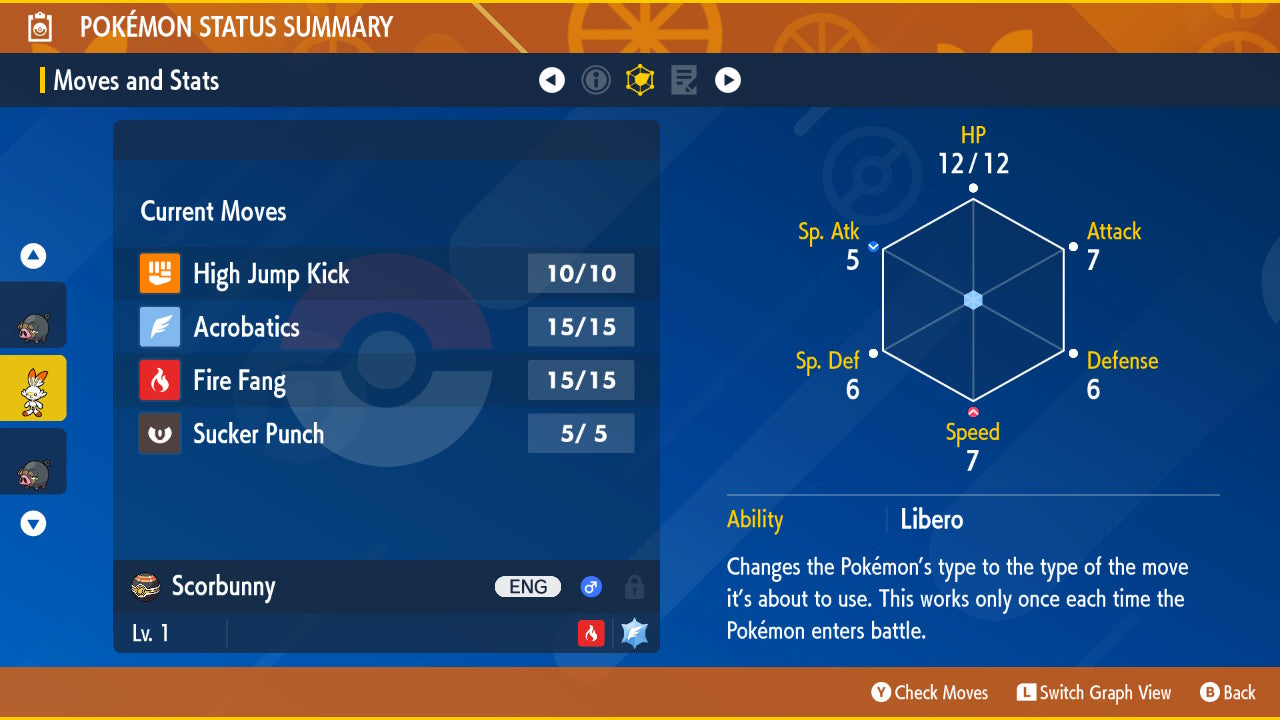Show the next Pokémon with down arrow

[x=34, y=523]
